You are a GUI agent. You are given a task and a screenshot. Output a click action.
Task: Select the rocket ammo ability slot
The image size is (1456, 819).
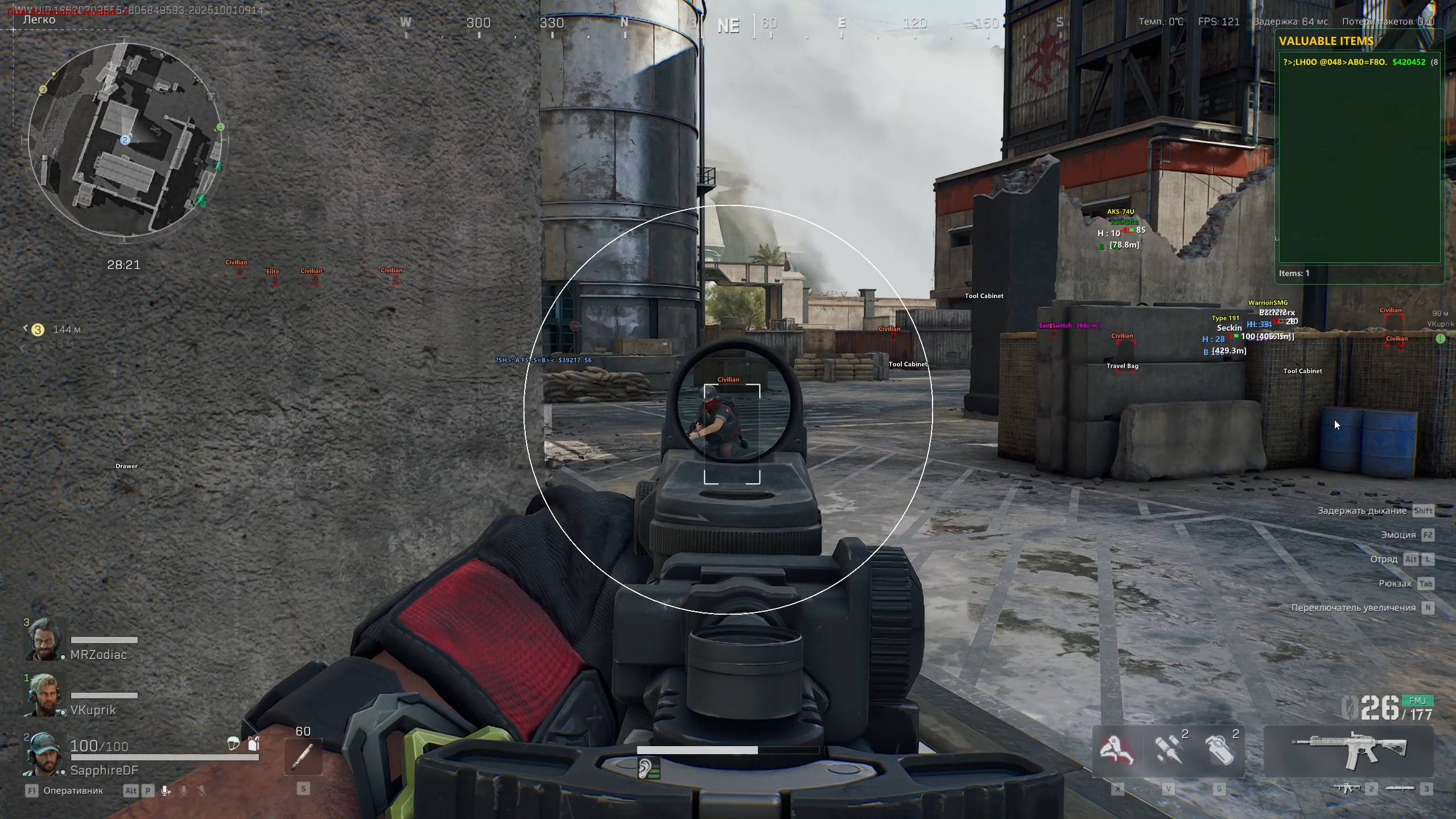(1168, 750)
